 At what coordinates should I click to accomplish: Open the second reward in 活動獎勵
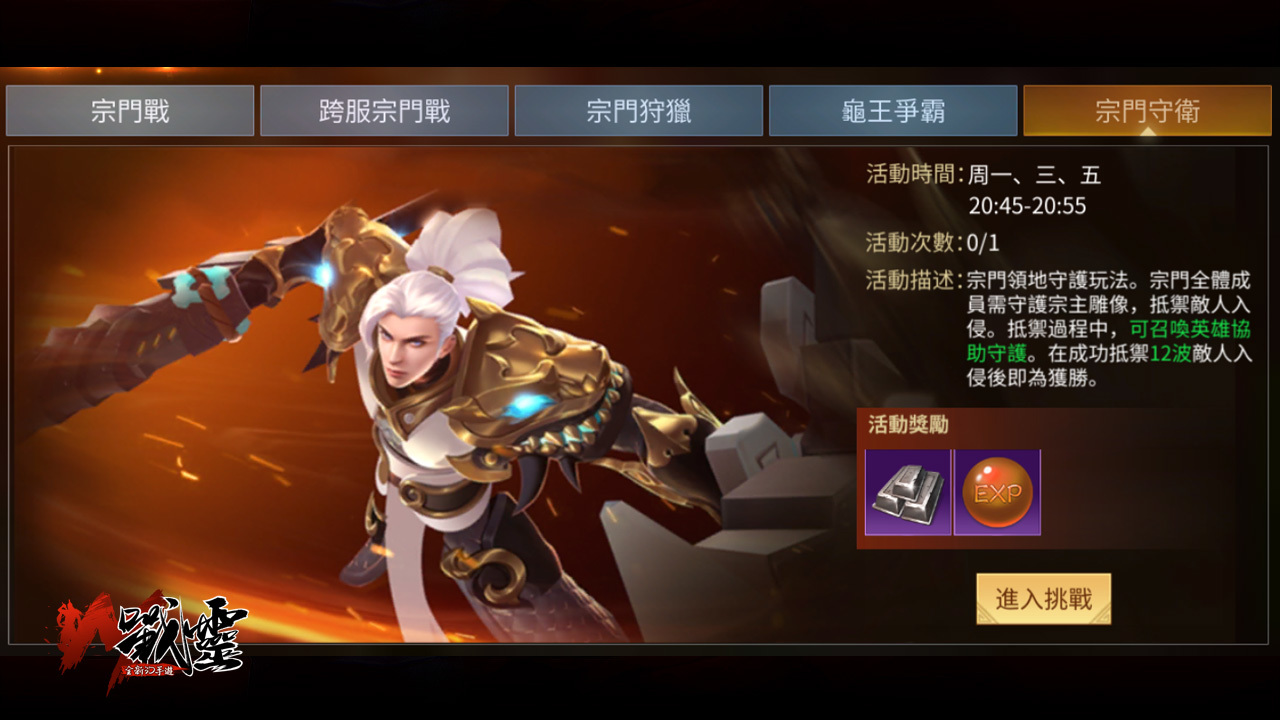tap(997, 492)
